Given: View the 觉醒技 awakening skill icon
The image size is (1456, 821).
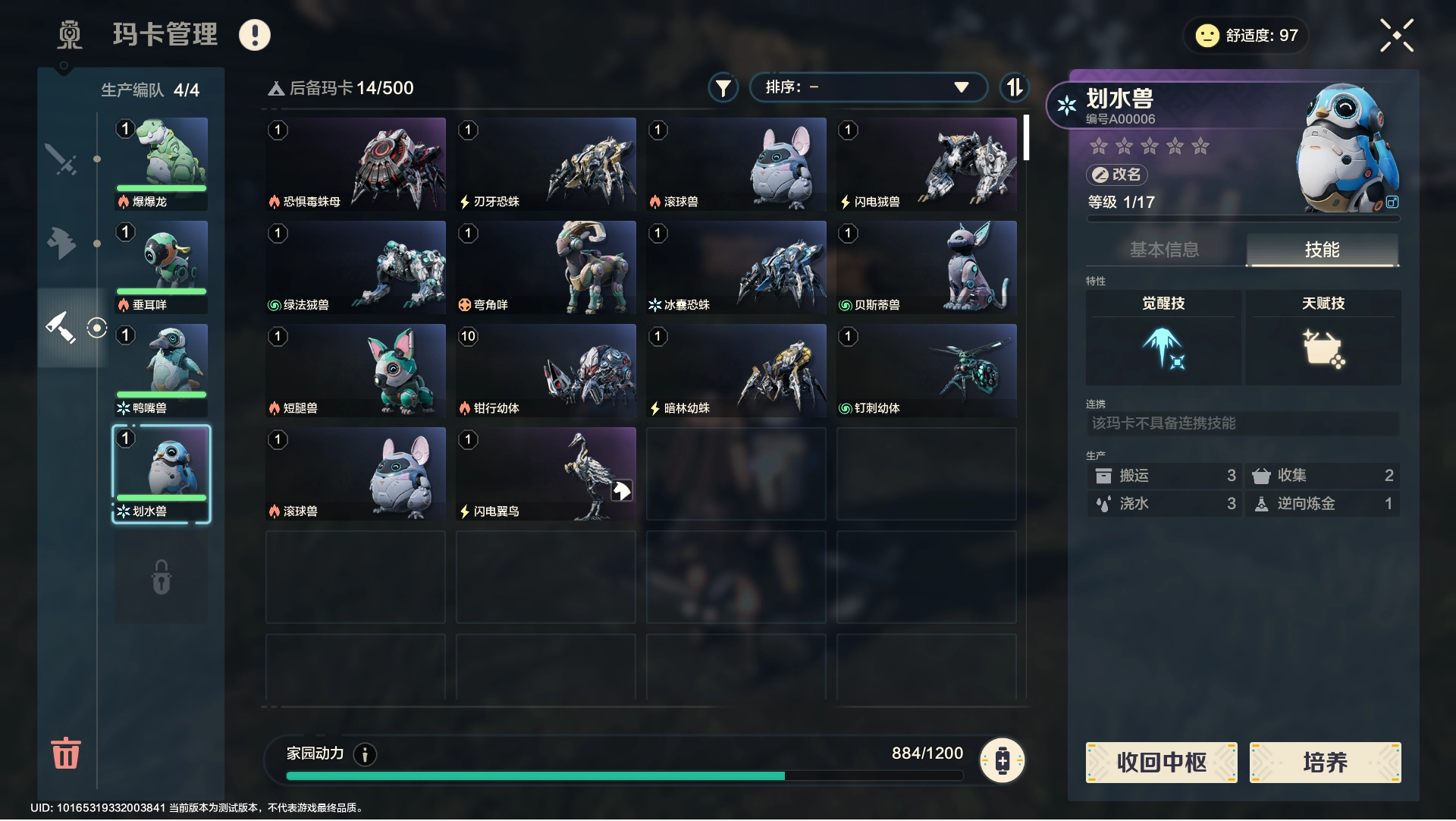Looking at the screenshot, I should tap(1163, 348).
